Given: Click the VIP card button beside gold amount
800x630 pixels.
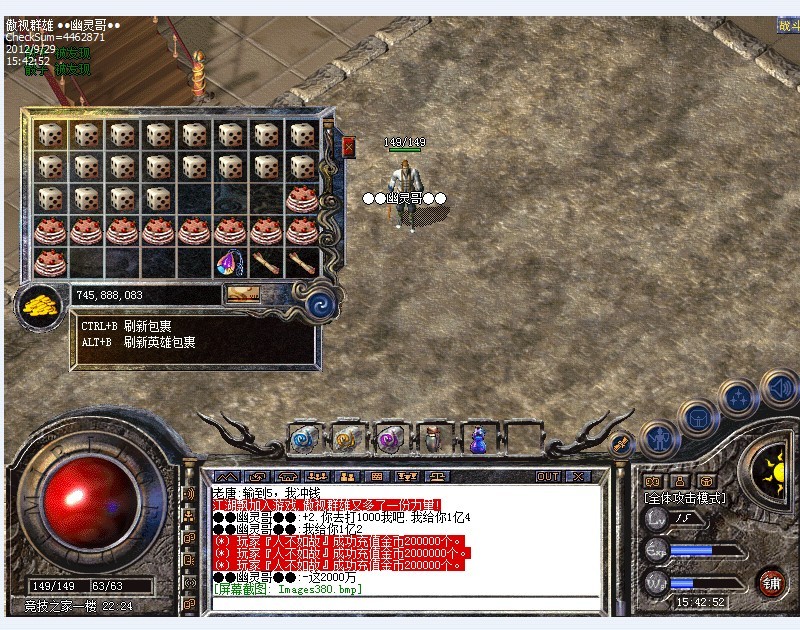Looking at the screenshot, I should point(243,294).
